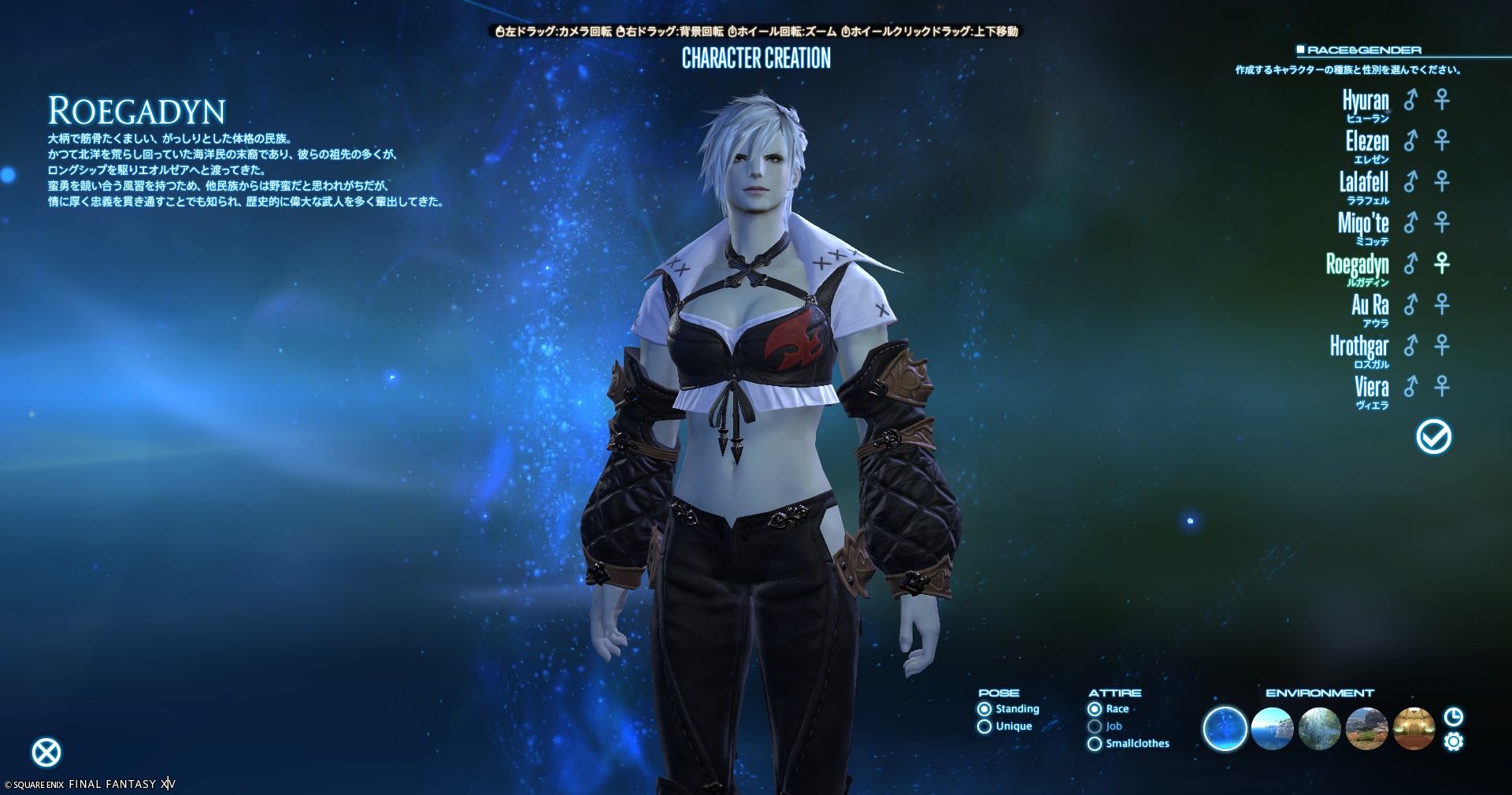Screen dimensions: 1512x795
Task: Choose female Elezen gender symbol
Action: [x=1442, y=140]
